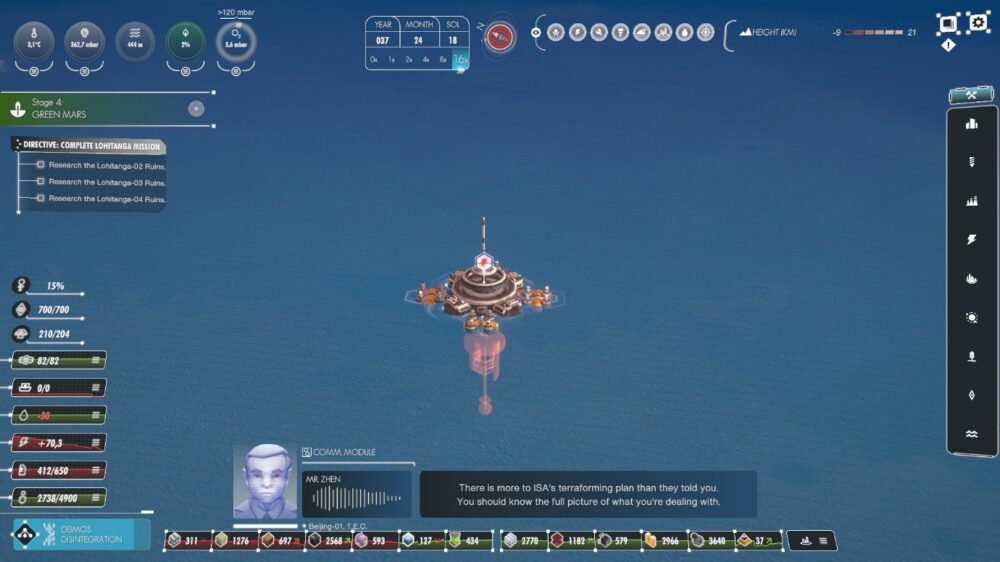Click the temperature gauge indicator

(34, 42)
